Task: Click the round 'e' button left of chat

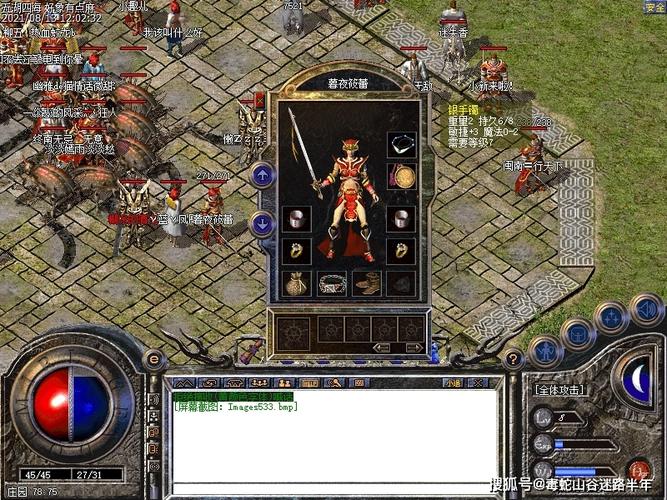Action: pyautogui.click(x=154, y=360)
